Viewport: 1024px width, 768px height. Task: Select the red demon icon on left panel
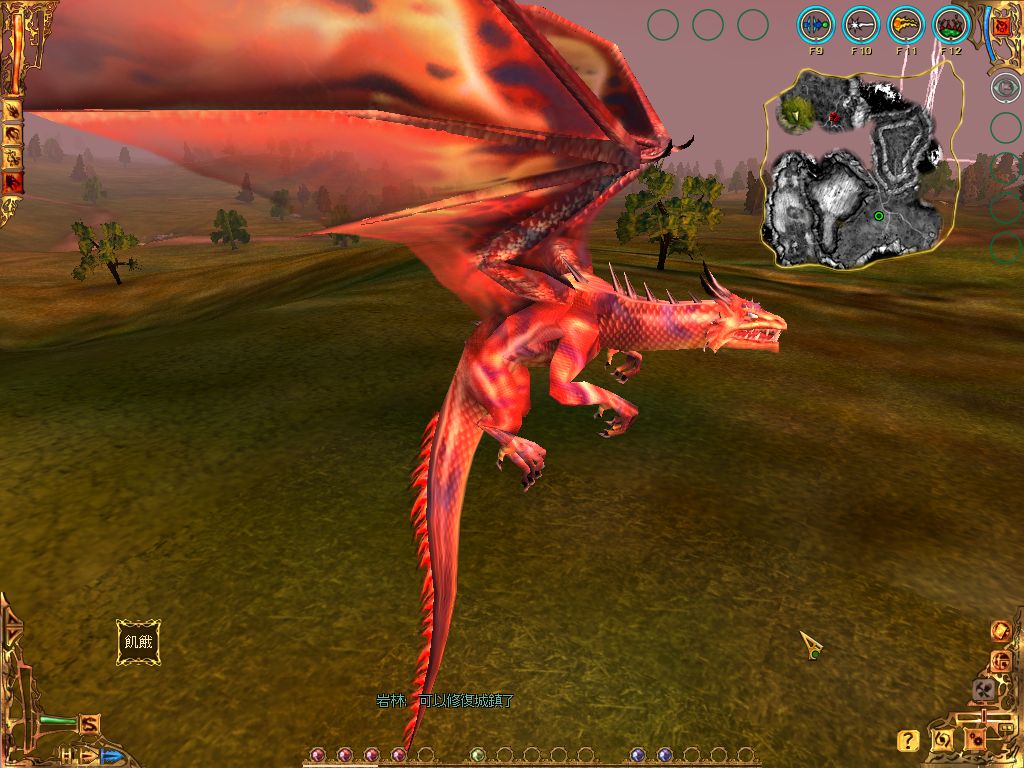(x=13, y=182)
